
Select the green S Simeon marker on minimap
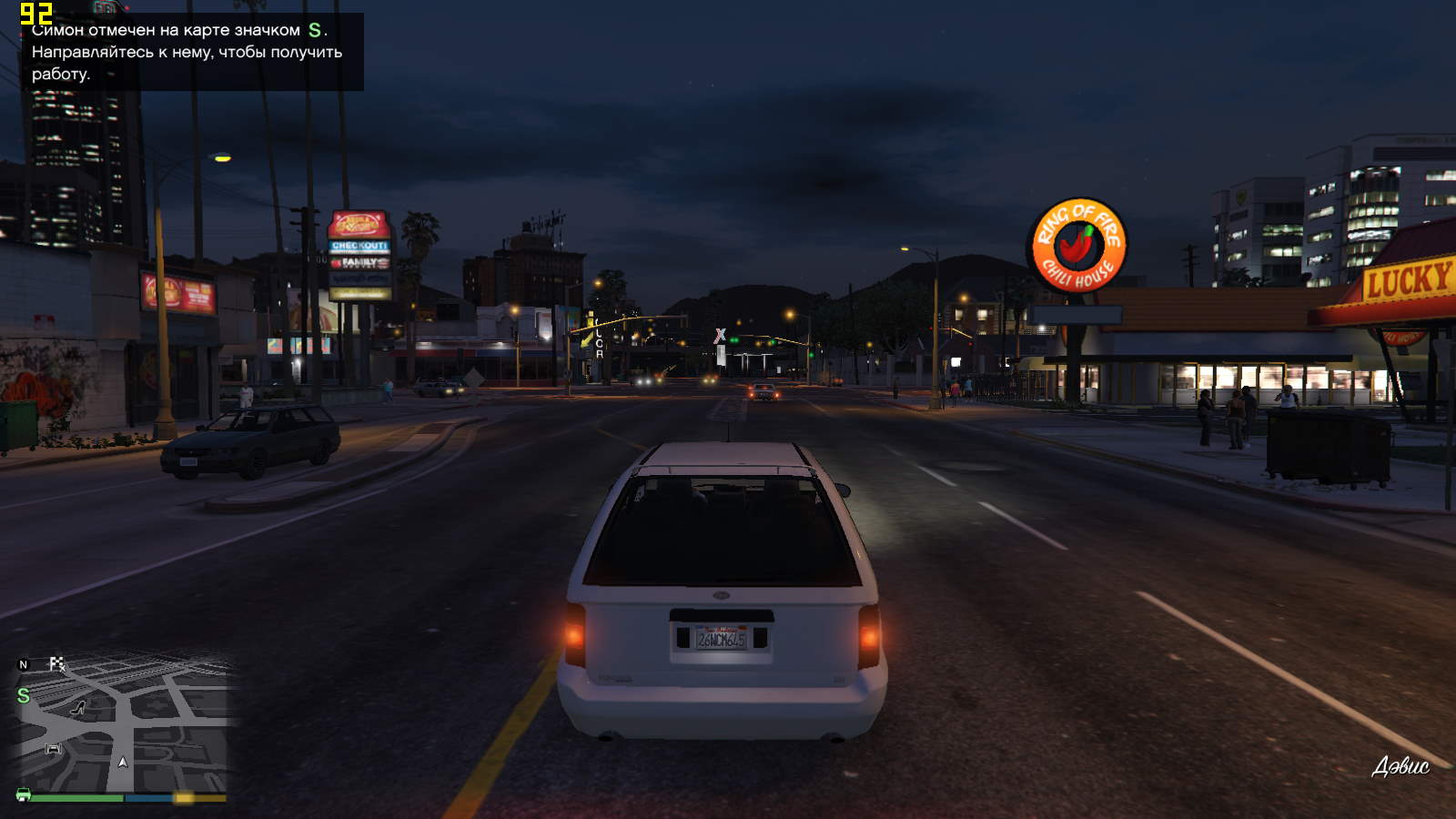point(24,695)
